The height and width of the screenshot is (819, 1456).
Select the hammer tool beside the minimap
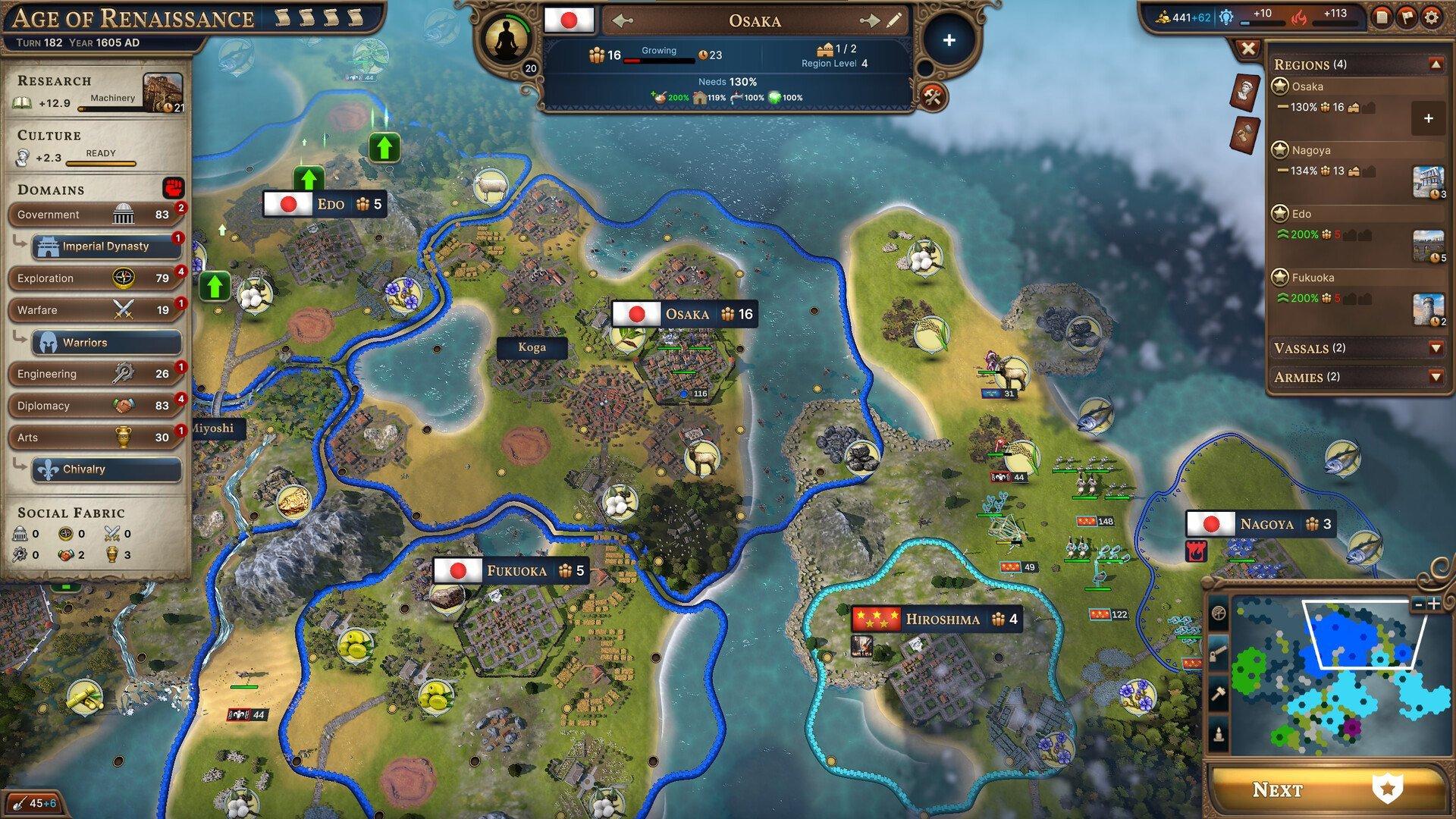1218,692
